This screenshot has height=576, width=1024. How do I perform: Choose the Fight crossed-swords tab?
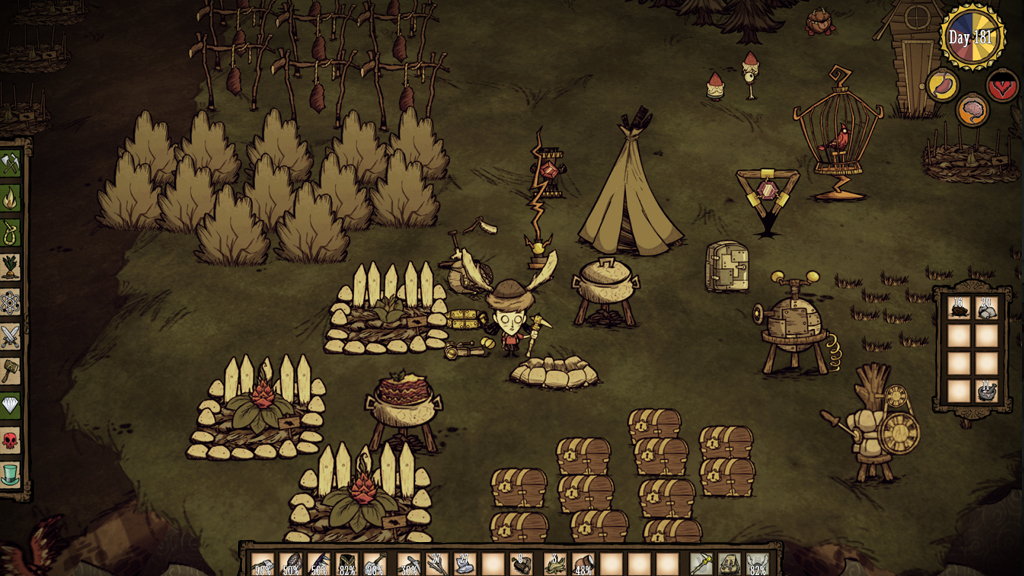[11, 335]
